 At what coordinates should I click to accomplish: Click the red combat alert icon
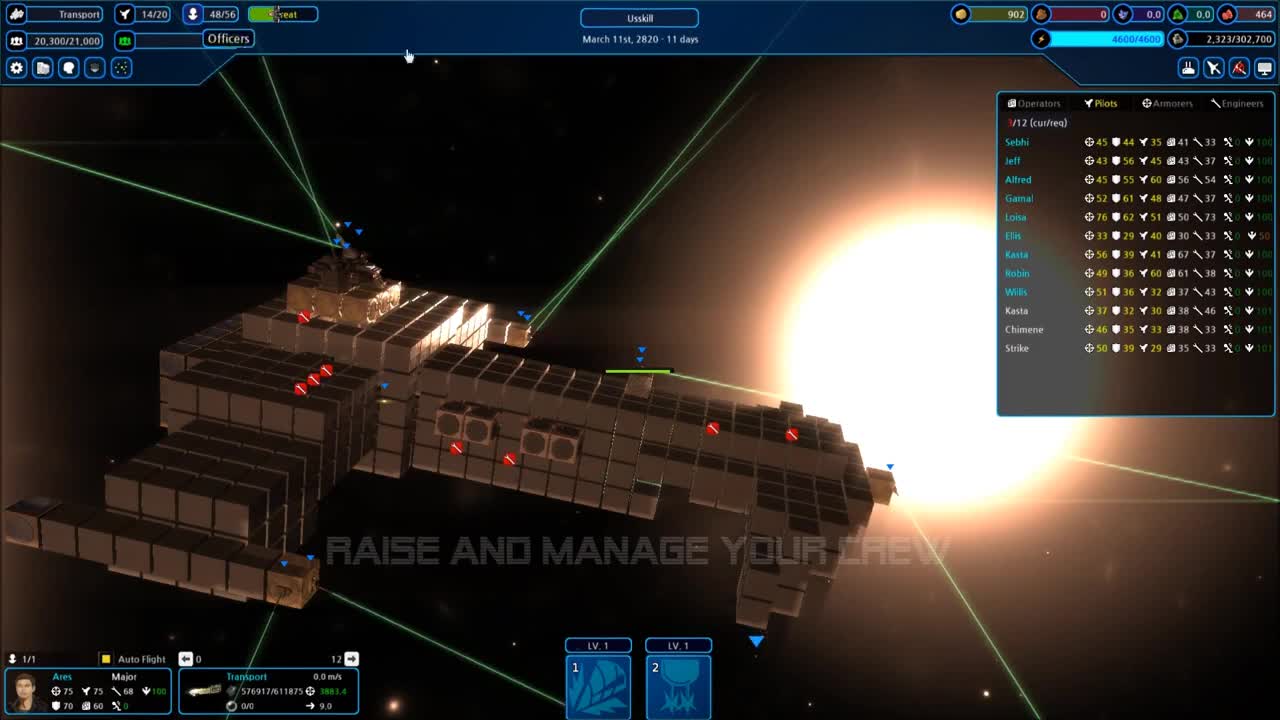click(1238, 67)
